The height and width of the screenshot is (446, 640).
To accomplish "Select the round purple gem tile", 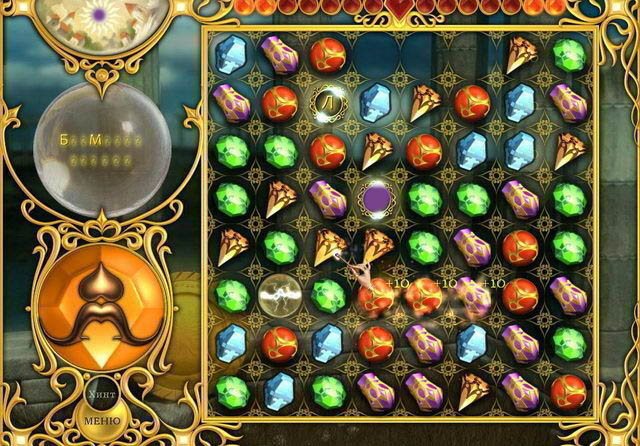I will click(377, 196).
